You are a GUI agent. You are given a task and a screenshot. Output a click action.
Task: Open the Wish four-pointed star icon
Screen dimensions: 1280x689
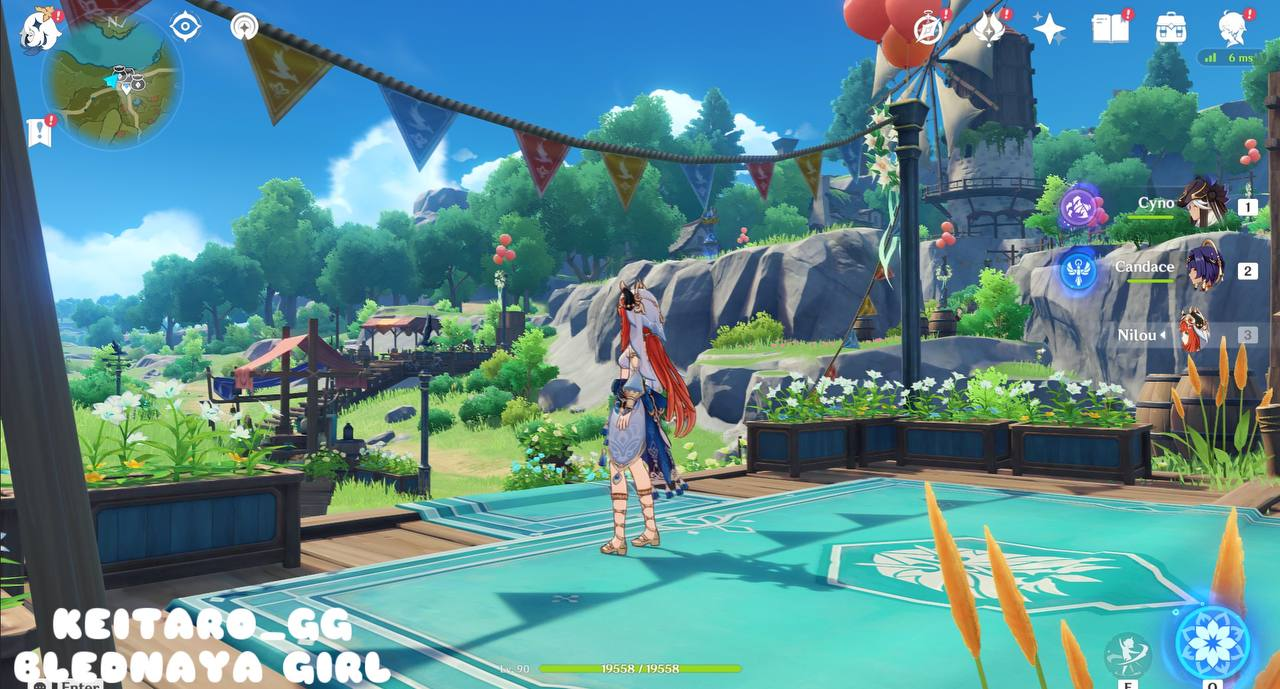click(x=1049, y=28)
